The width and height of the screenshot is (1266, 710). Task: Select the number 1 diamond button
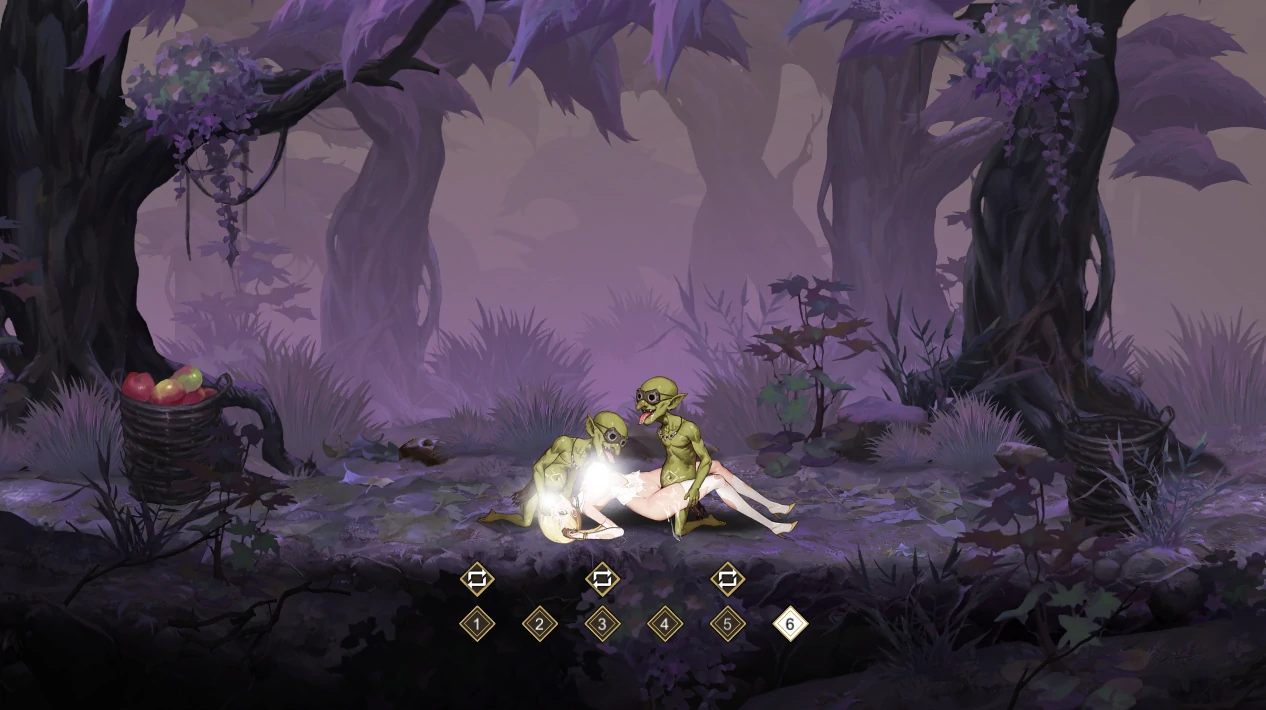pos(477,625)
